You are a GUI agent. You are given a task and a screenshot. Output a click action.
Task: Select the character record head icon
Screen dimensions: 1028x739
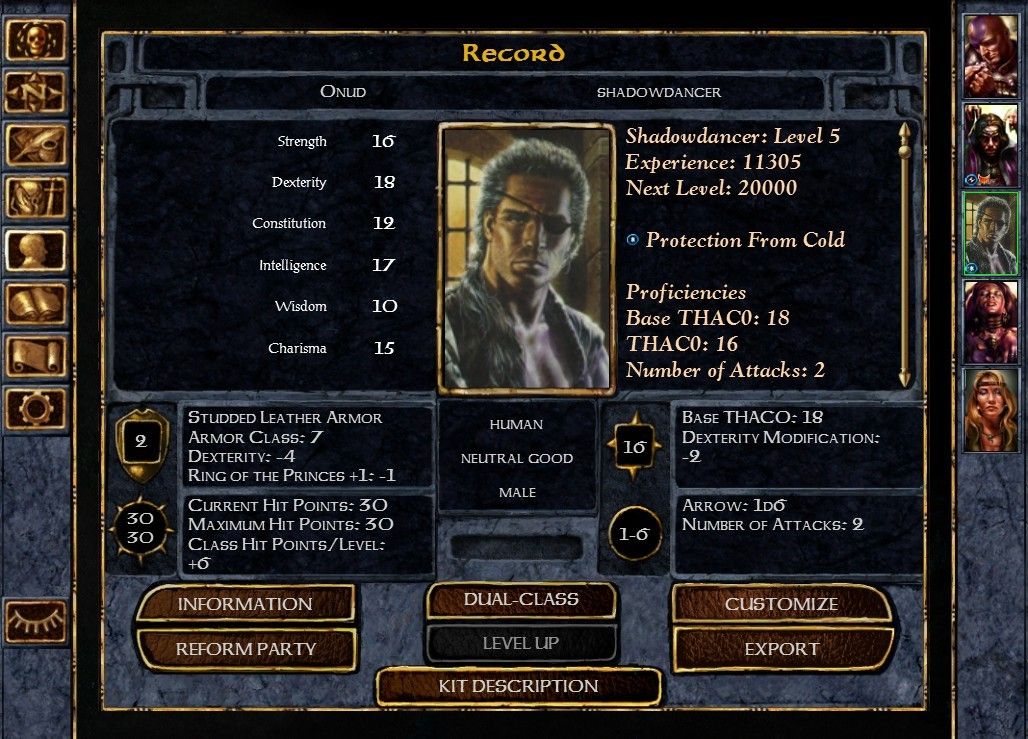[36, 250]
